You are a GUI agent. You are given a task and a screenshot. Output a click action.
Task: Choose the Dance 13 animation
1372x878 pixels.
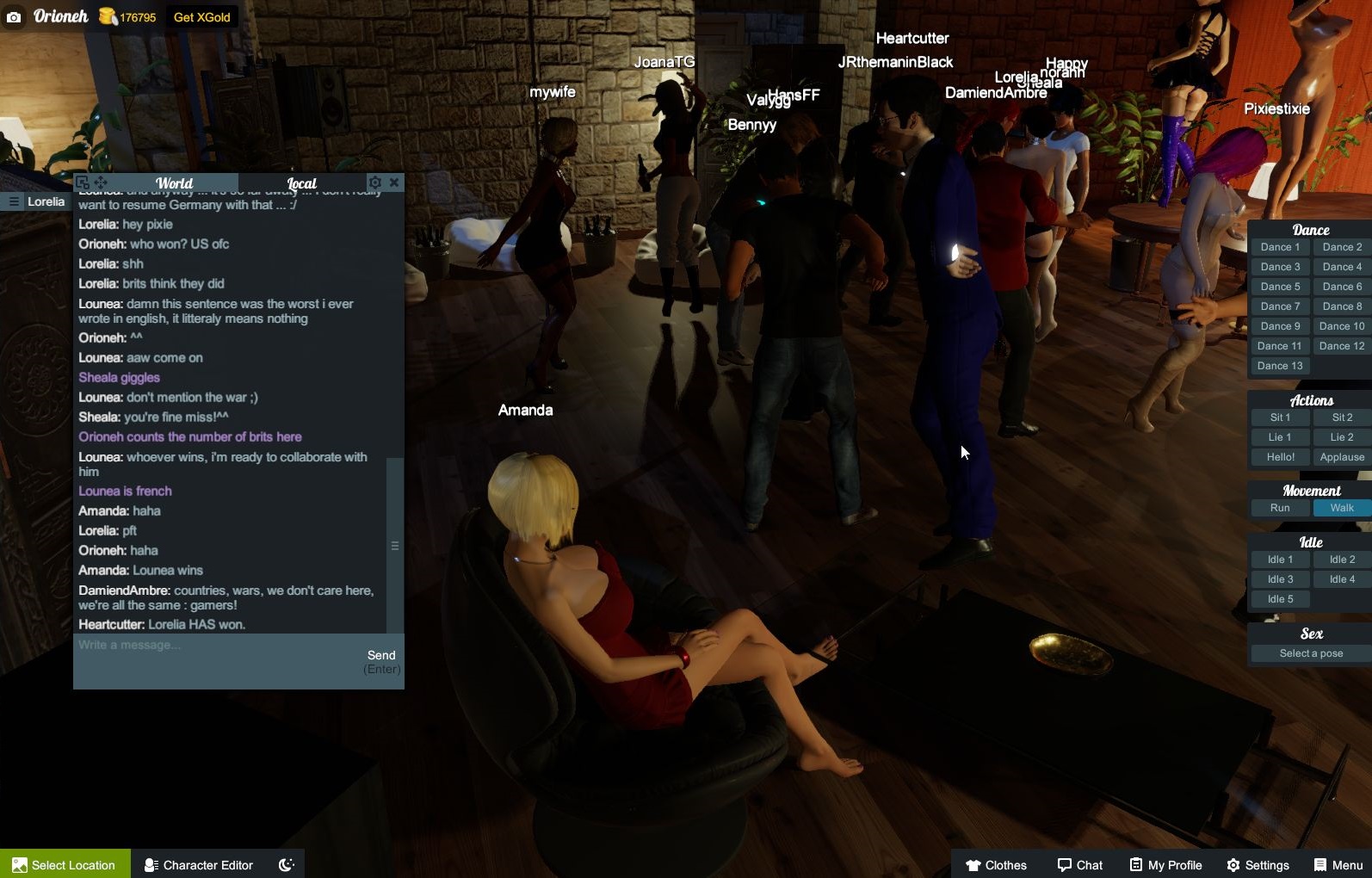click(1280, 366)
